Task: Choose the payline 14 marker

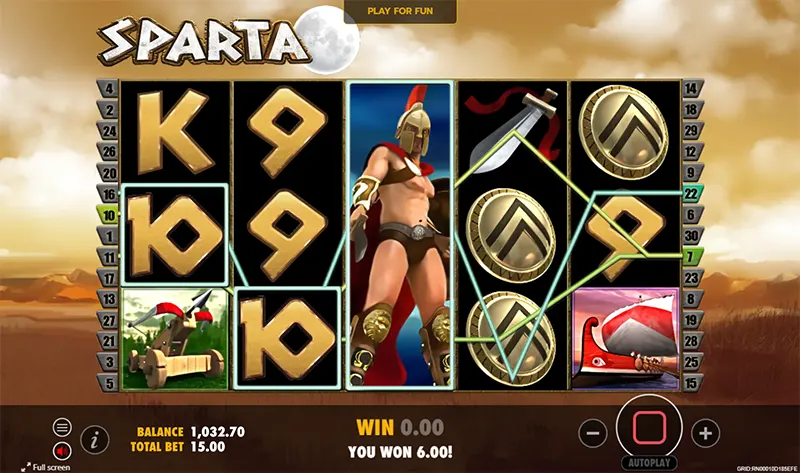Action: [x=692, y=89]
